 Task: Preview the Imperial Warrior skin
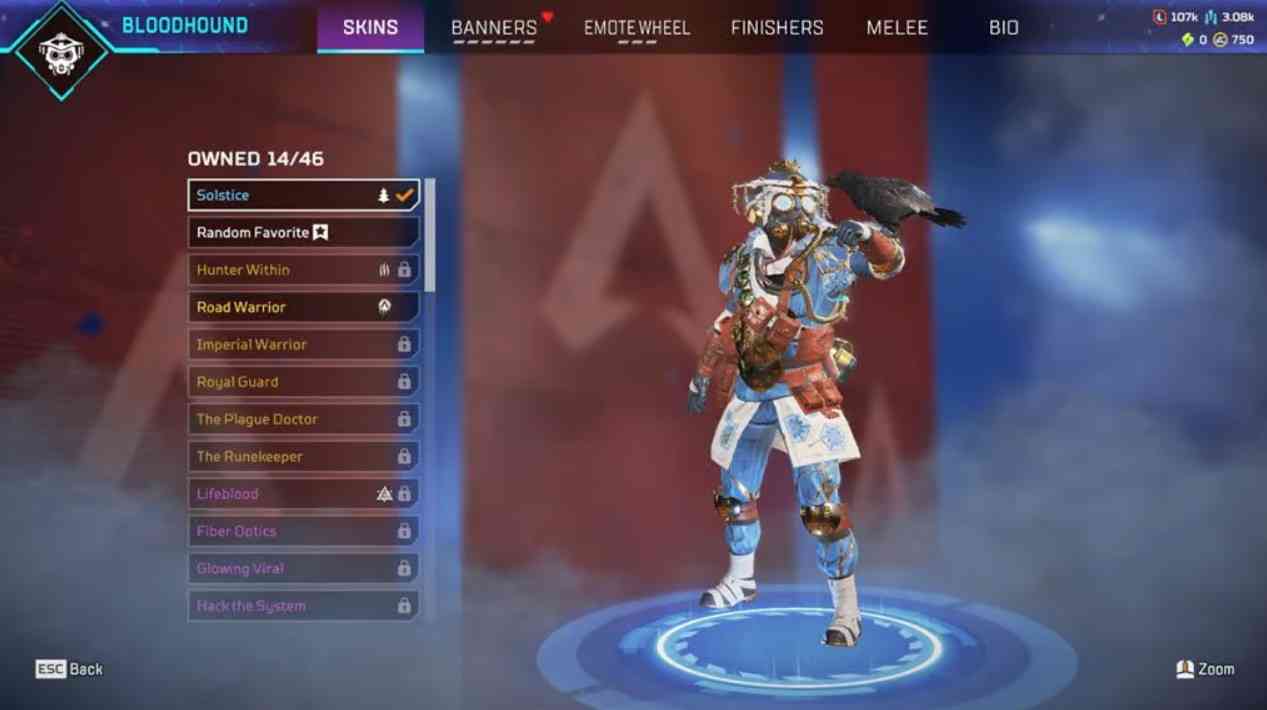tap(303, 345)
